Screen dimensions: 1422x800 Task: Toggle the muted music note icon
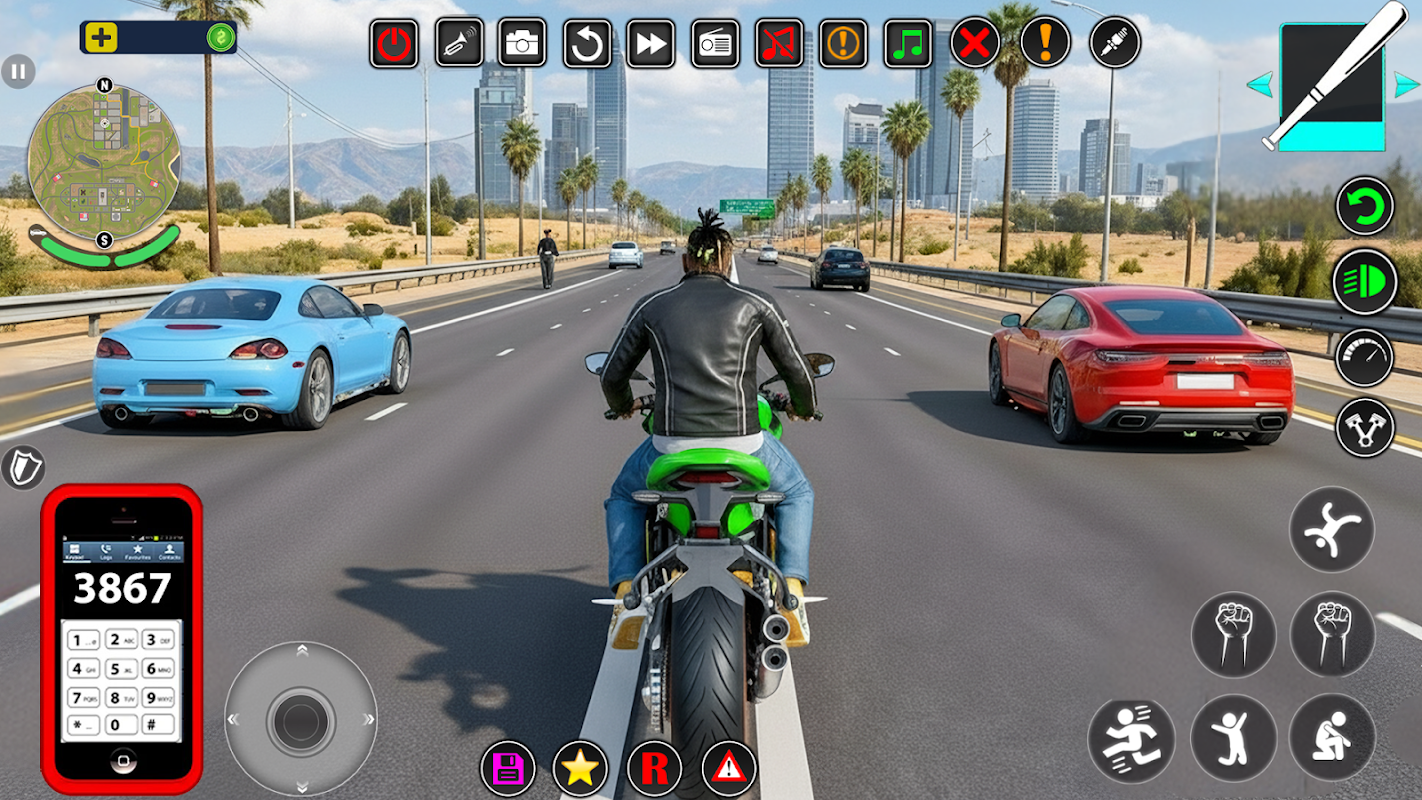(x=779, y=44)
